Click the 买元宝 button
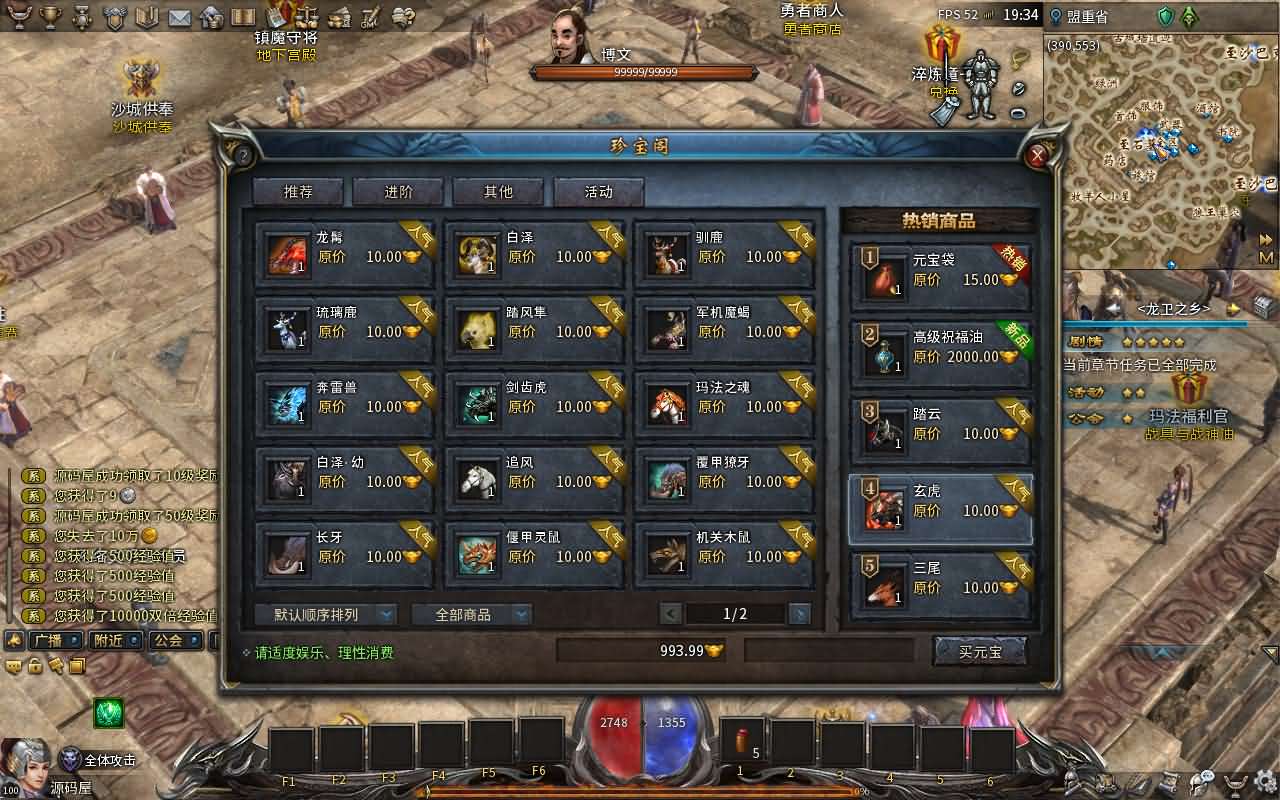The image size is (1280, 800). click(x=979, y=652)
